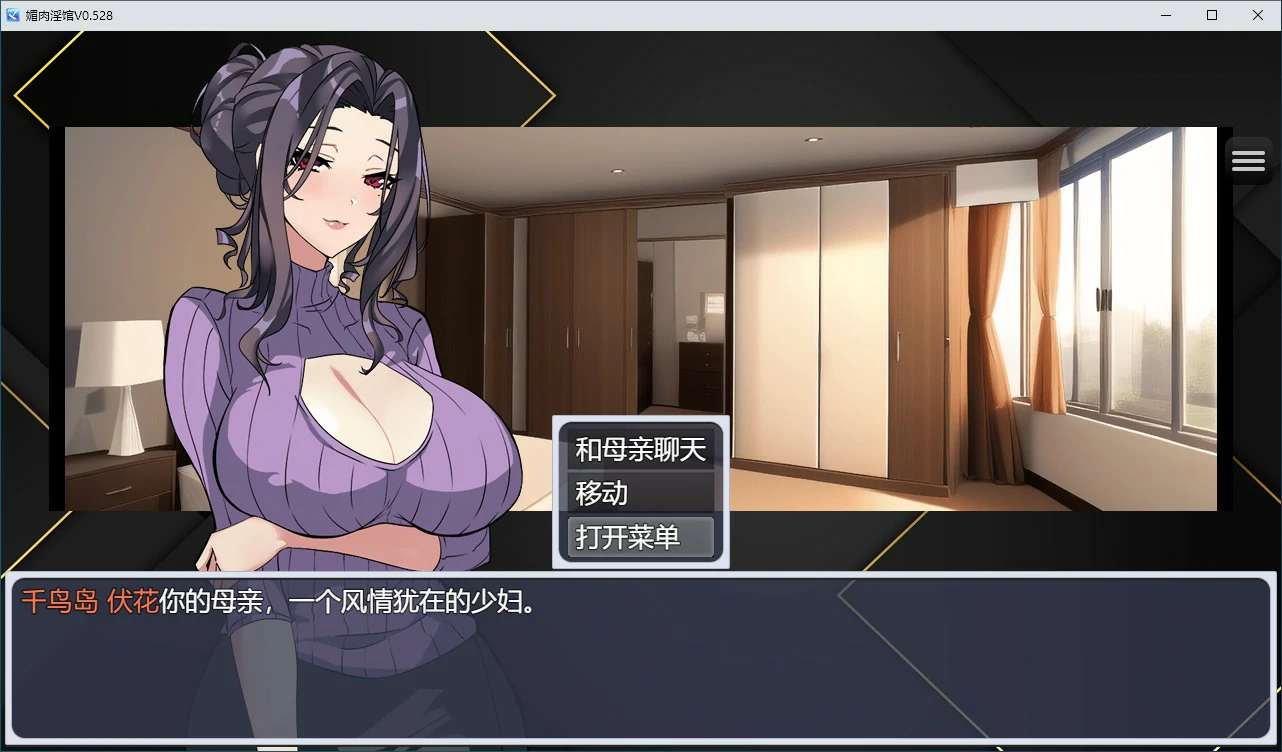This screenshot has height=752, width=1282.
Task: Click the topmost option in the choice list
Action: tap(639, 449)
